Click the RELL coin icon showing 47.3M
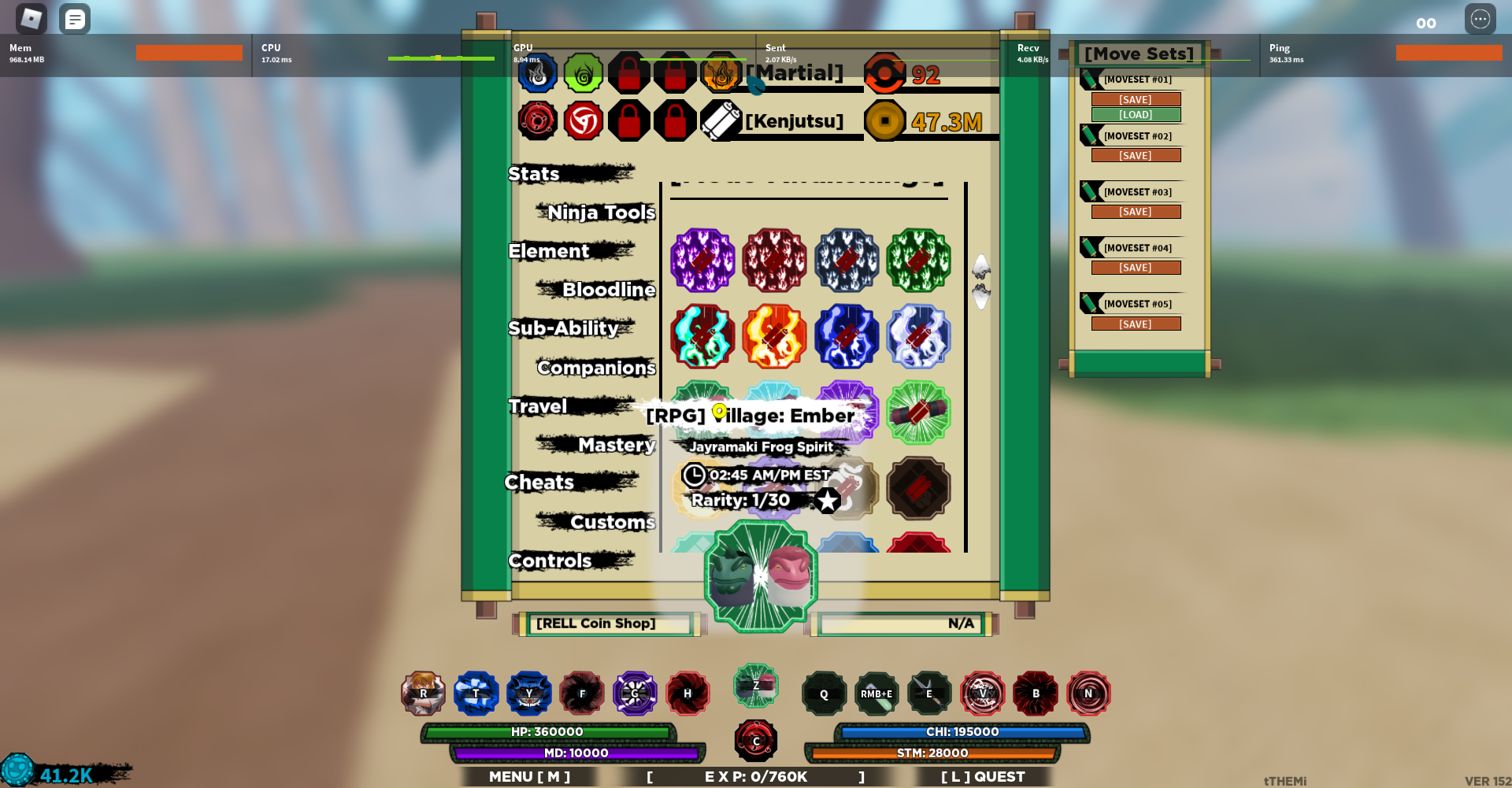The width and height of the screenshot is (1512, 788). coord(885,120)
